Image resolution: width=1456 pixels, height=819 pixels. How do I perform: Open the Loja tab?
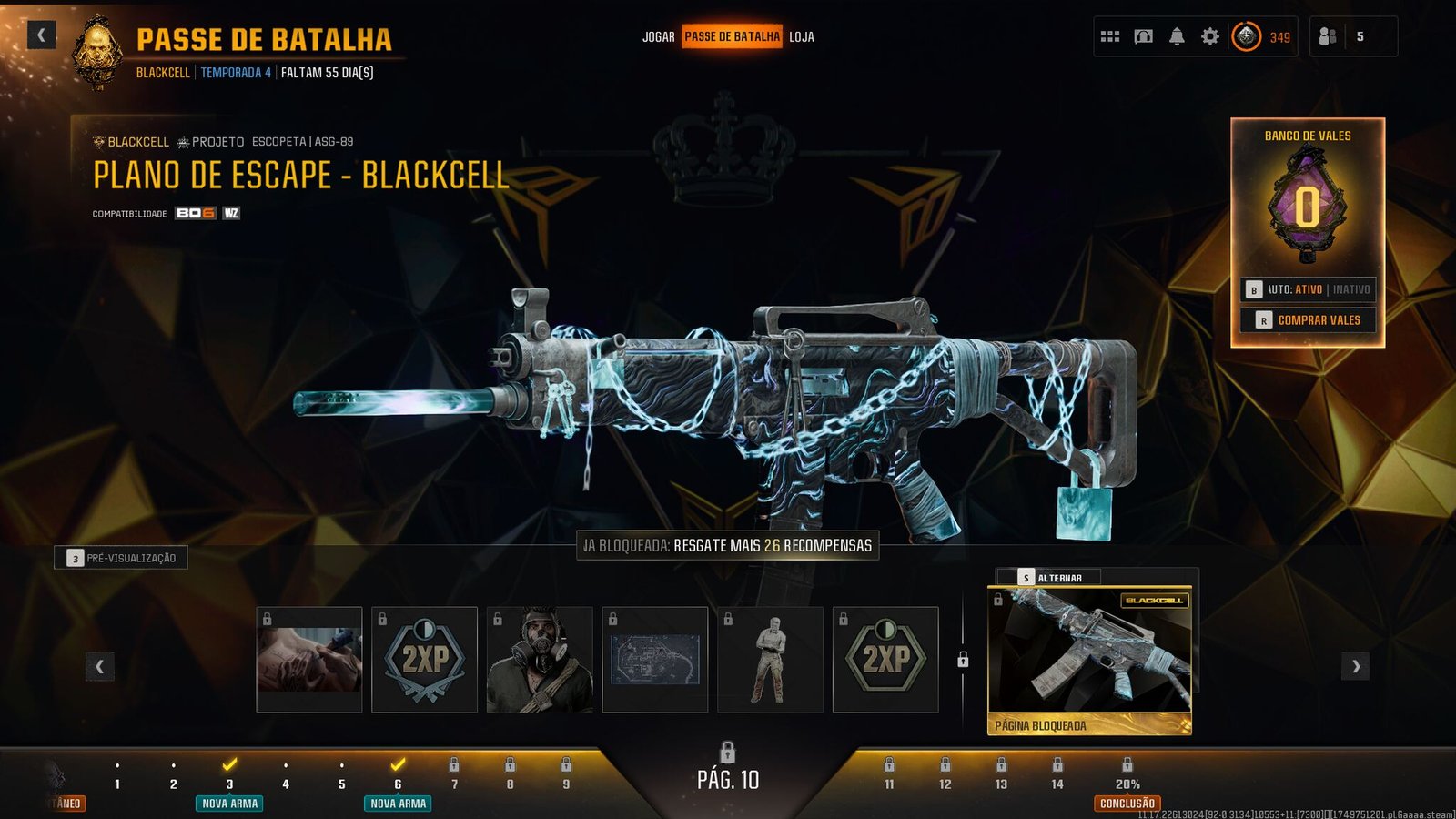pos(802,37)
